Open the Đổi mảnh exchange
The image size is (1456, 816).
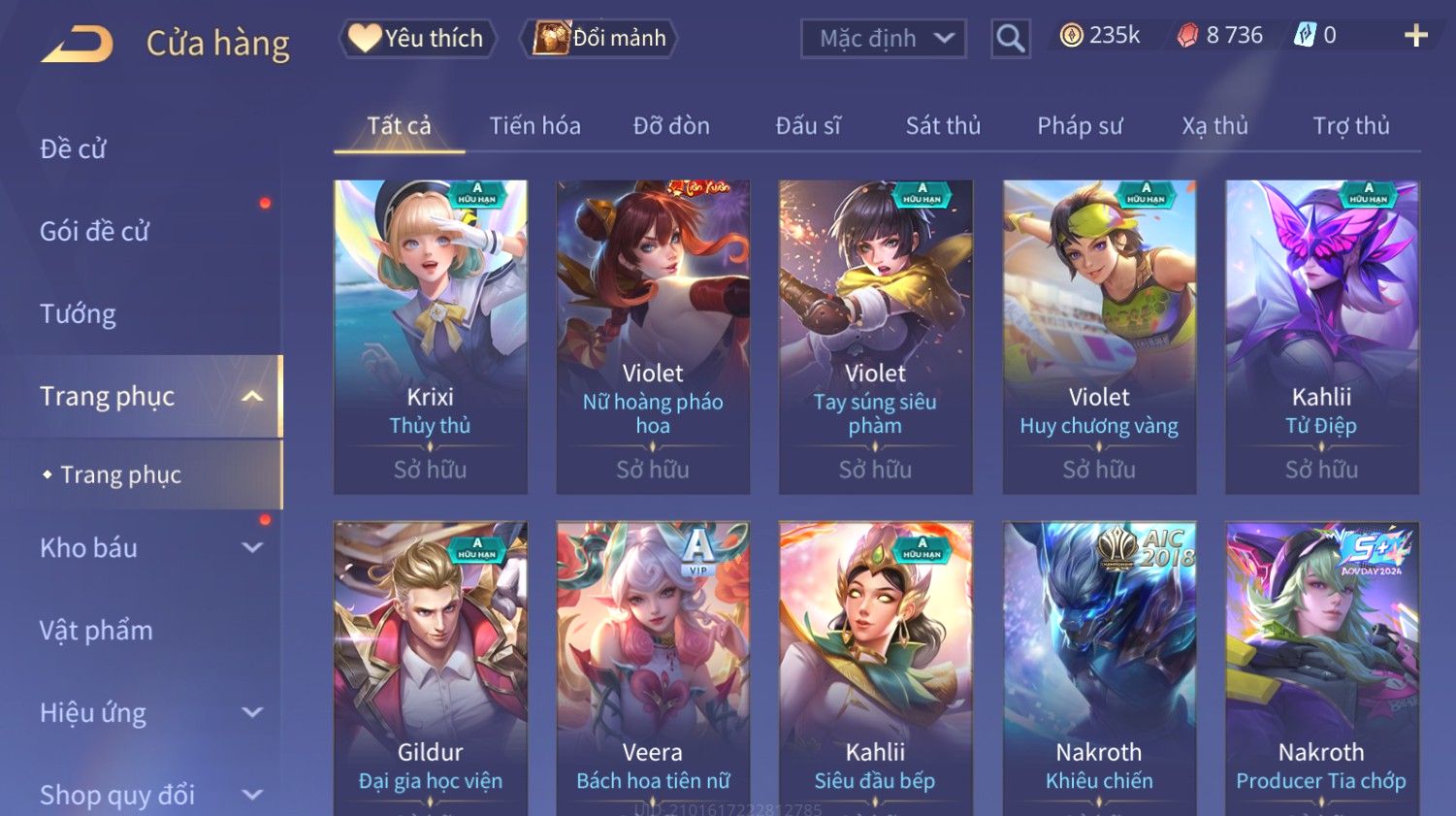coord(599,39)
